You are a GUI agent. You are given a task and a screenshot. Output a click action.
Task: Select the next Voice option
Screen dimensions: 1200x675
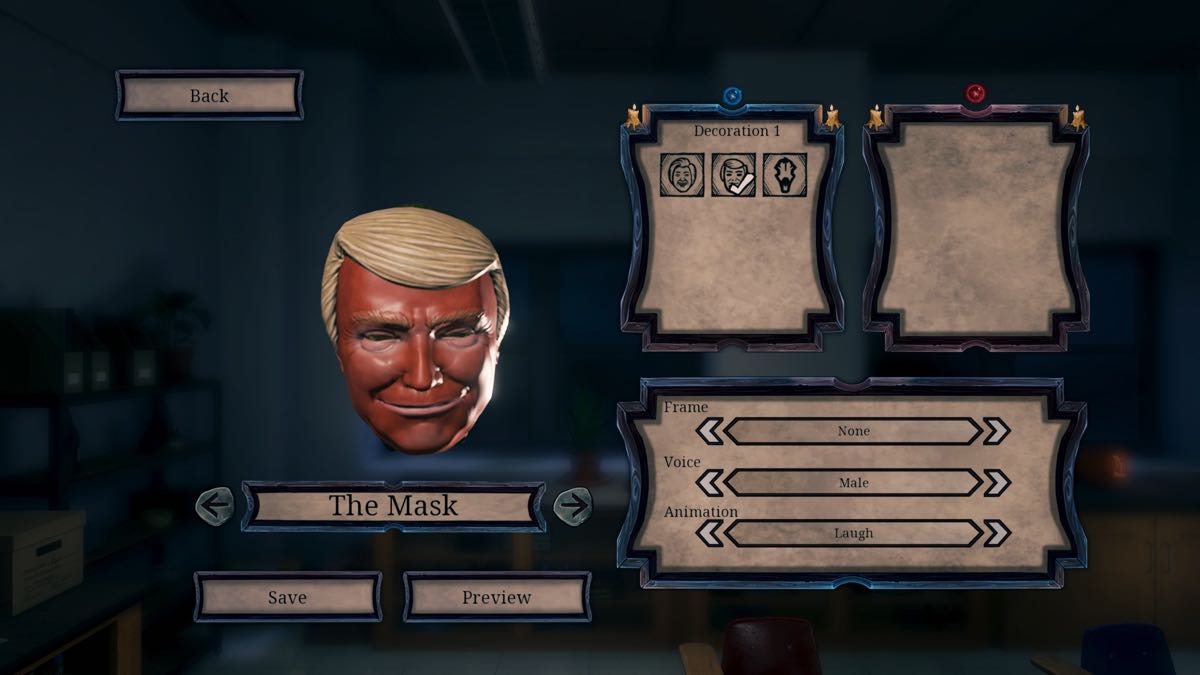[996, 483]
